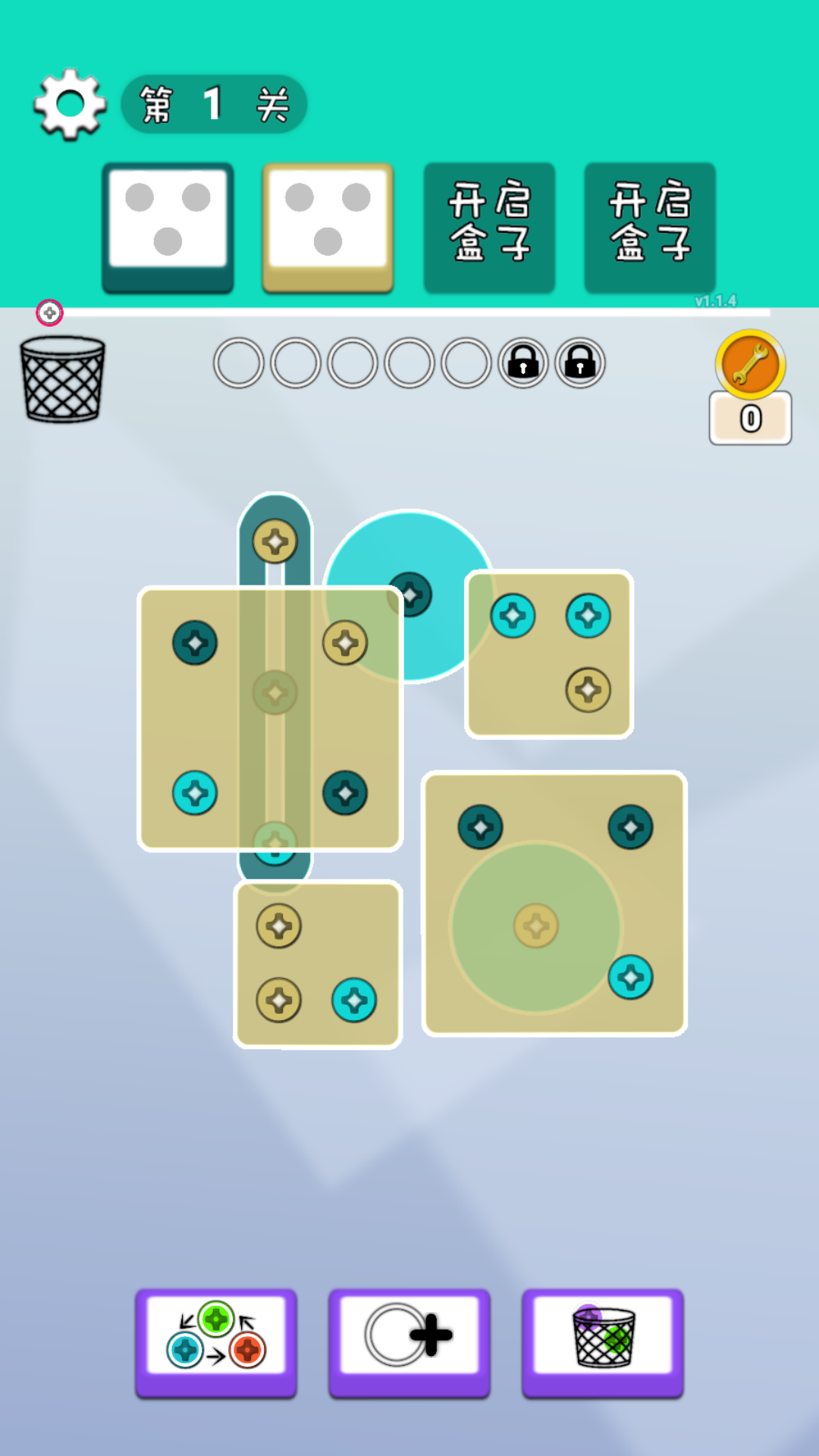819x1456 pixels.
Task: Use the add extra hole power-up
Action: point(409,1341)
